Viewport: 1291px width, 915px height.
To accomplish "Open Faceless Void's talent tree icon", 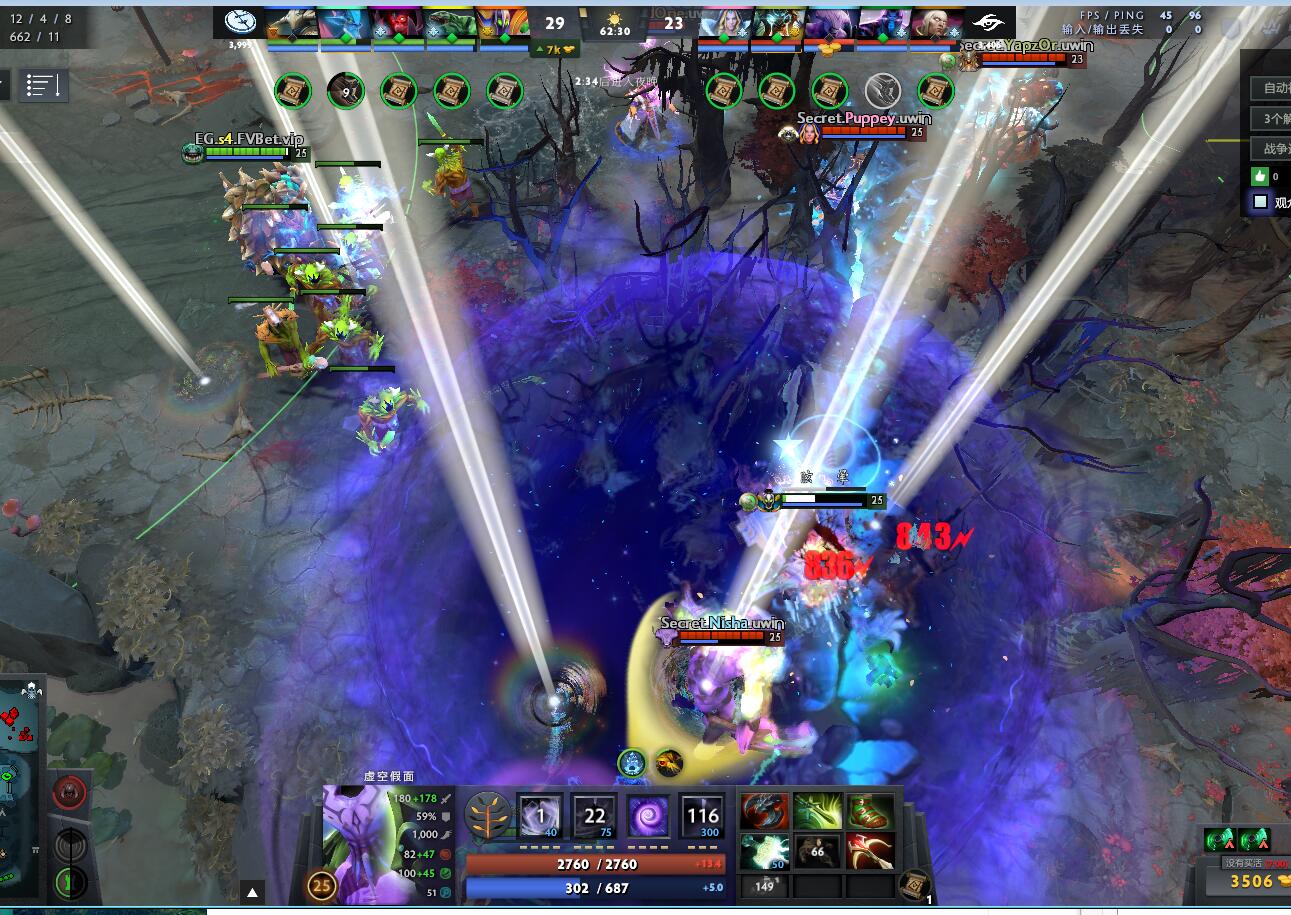I will (x=486, y=813).
